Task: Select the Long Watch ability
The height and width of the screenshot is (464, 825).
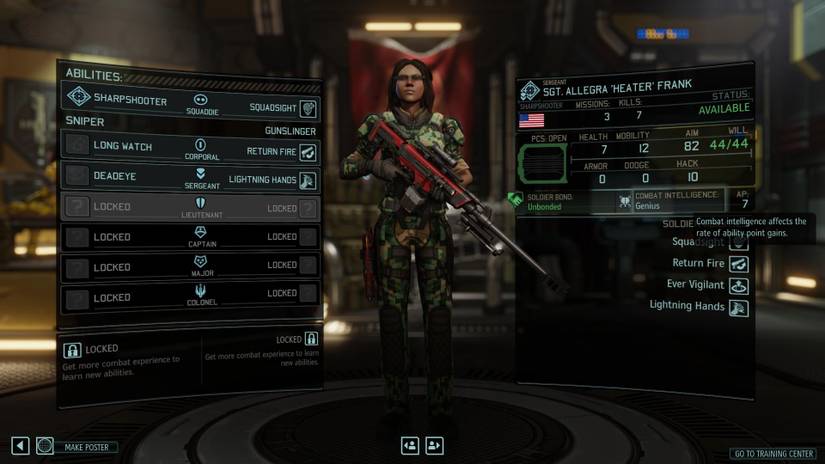Action: point(122,146)
